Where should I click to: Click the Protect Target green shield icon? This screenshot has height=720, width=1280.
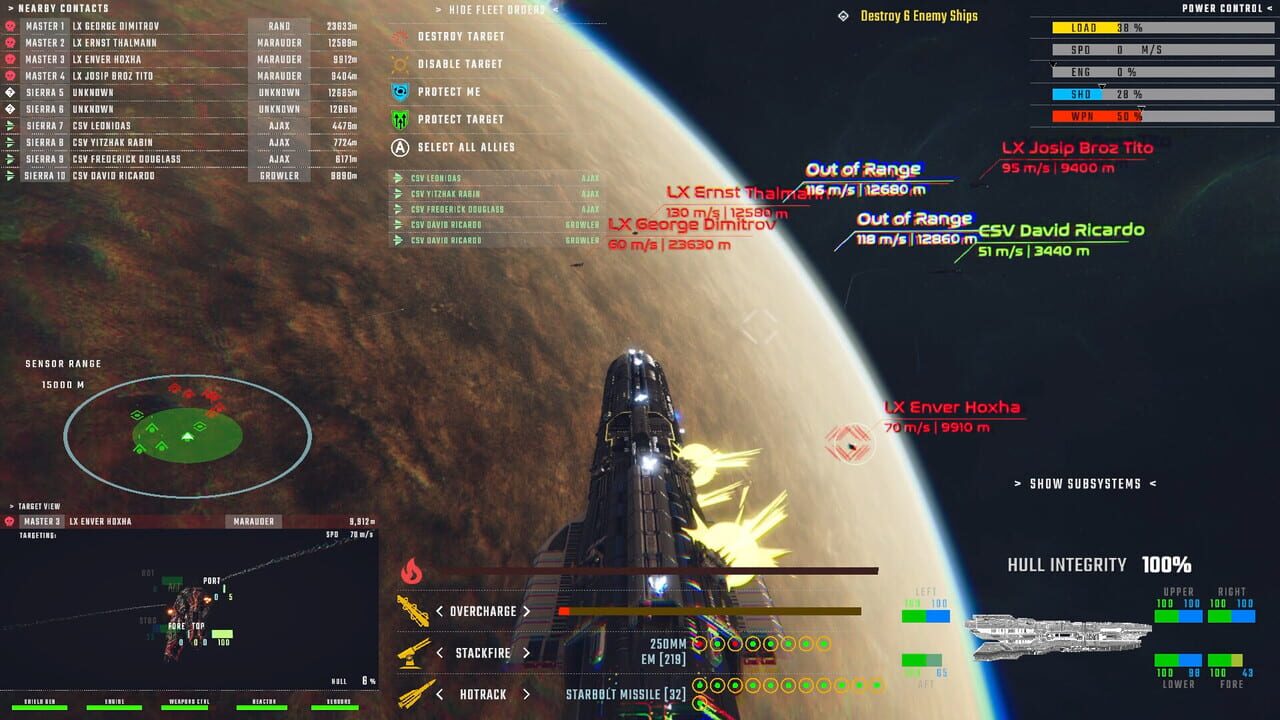(x=398, y=118)
